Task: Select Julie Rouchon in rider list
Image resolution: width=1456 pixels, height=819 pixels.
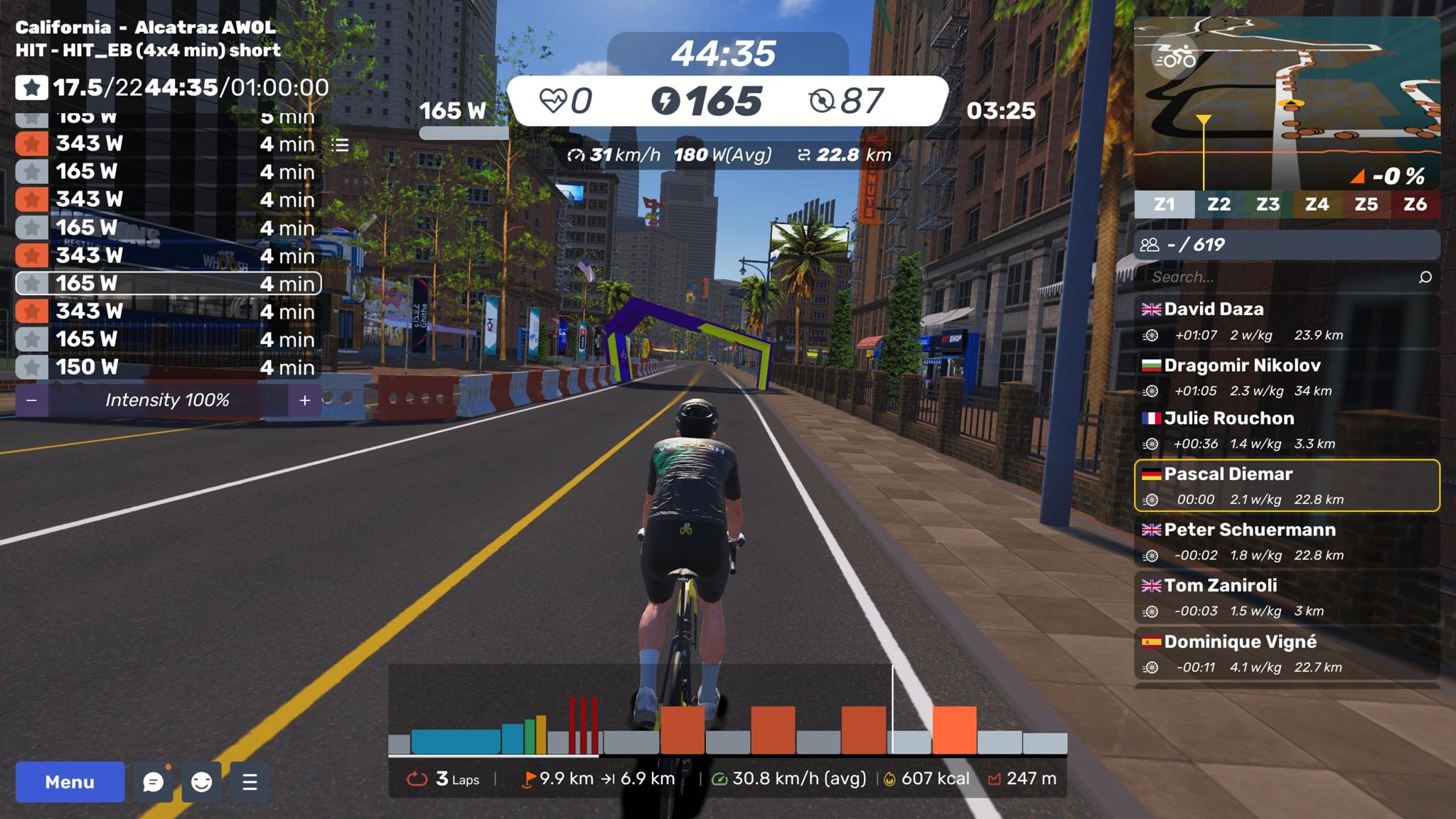Action: coord(1287,430)
